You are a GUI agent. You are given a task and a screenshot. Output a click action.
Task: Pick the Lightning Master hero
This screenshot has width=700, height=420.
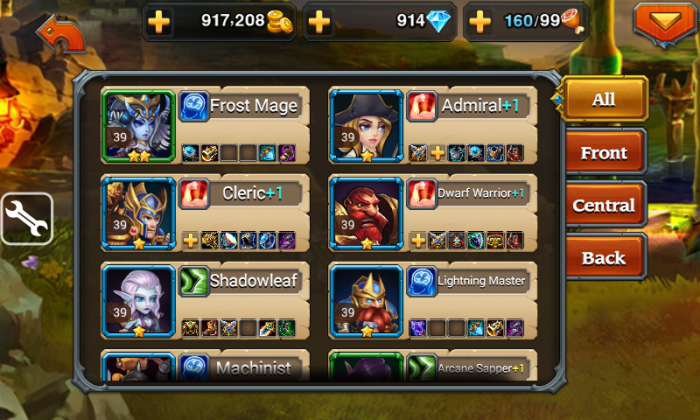pyautogui.click(x=432, y=300)
